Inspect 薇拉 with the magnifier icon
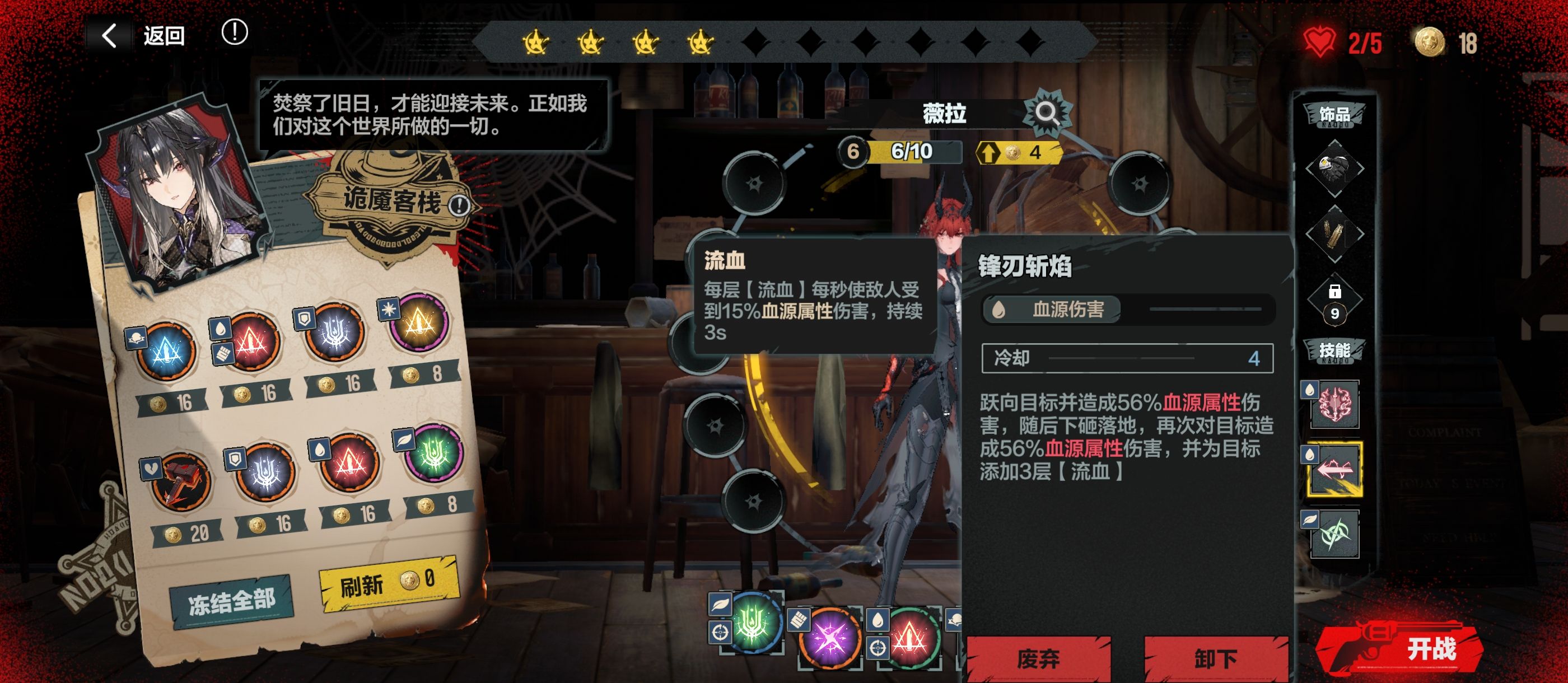Screen dimensions: 1568x683 pyautogui.click(x=1047, y=113)
